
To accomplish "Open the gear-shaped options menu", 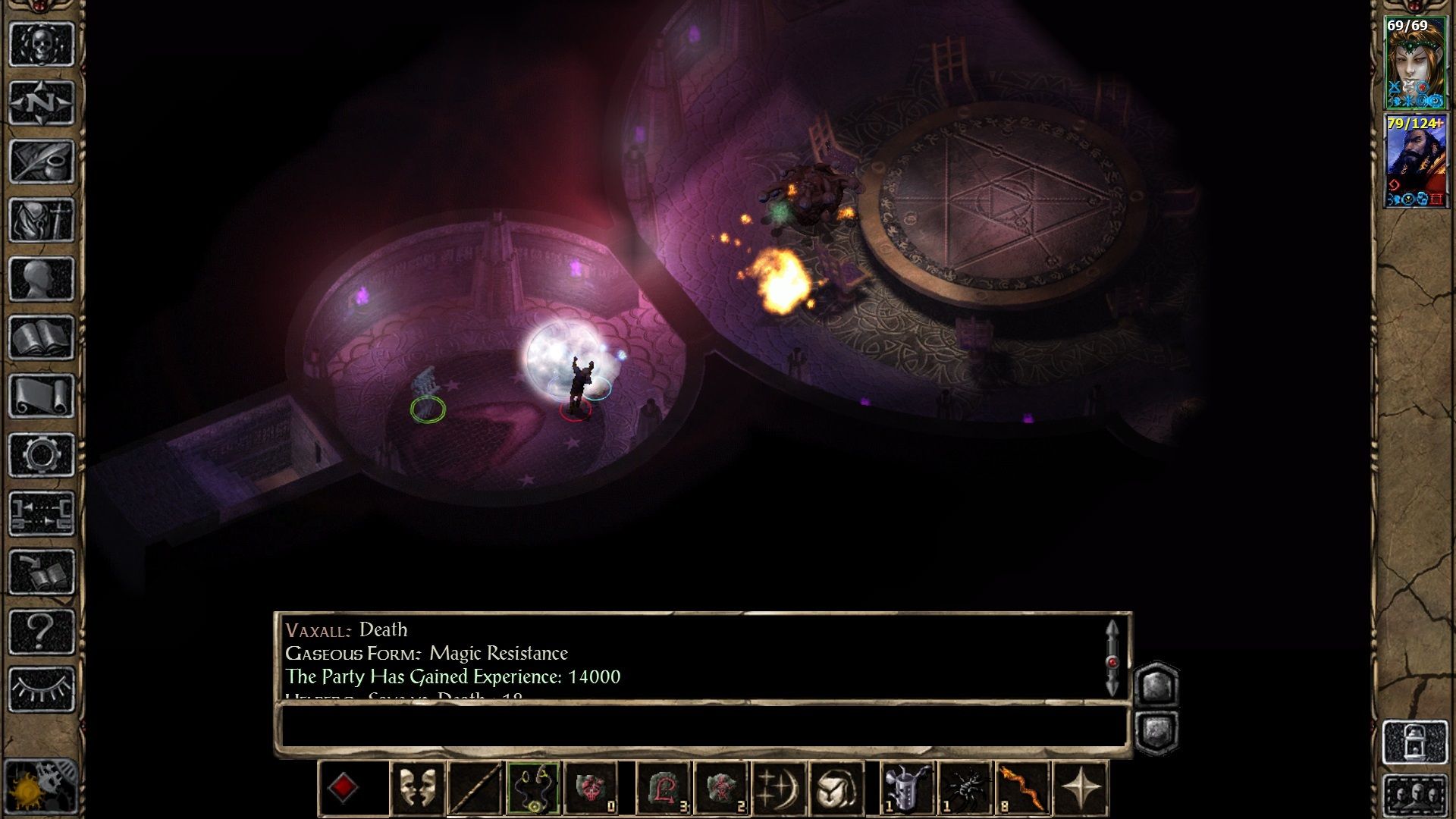I will [42, 455].
